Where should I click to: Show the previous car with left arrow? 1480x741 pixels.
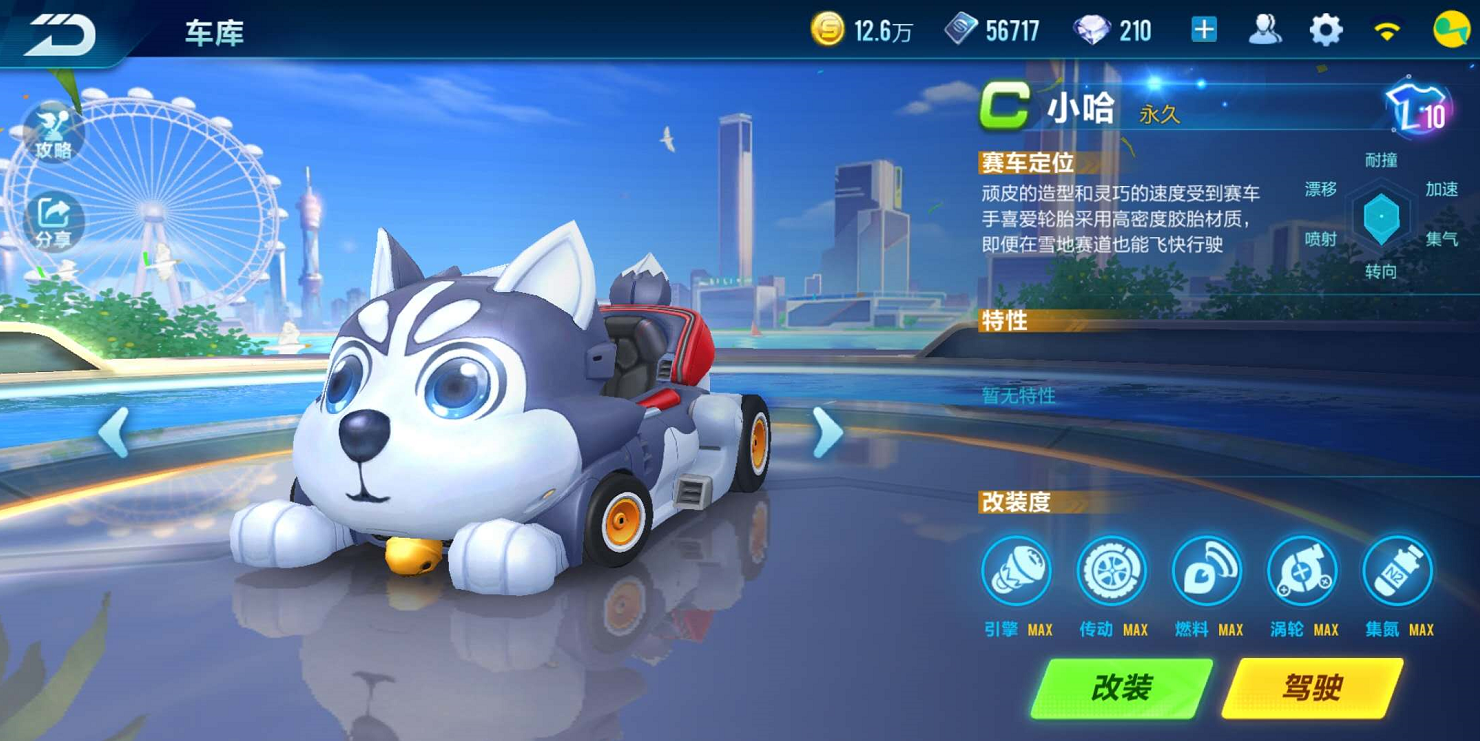pyautogui.click(x=113, y=433)
